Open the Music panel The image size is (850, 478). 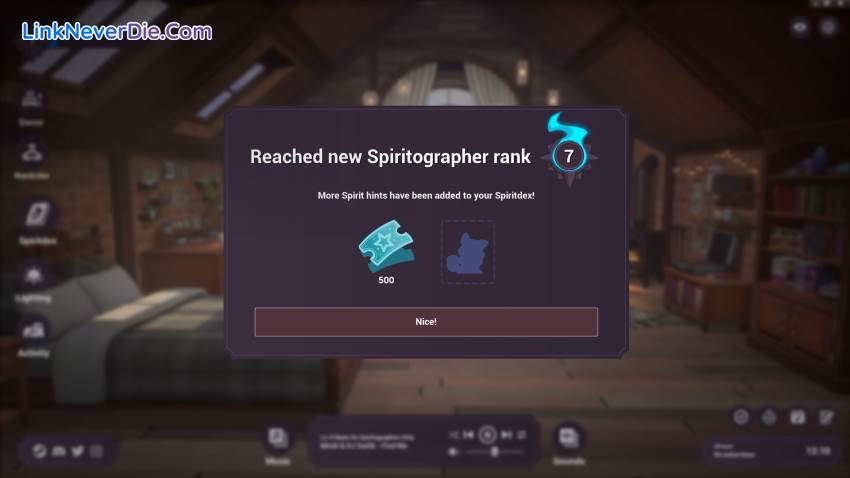click(x=277, y=439)
